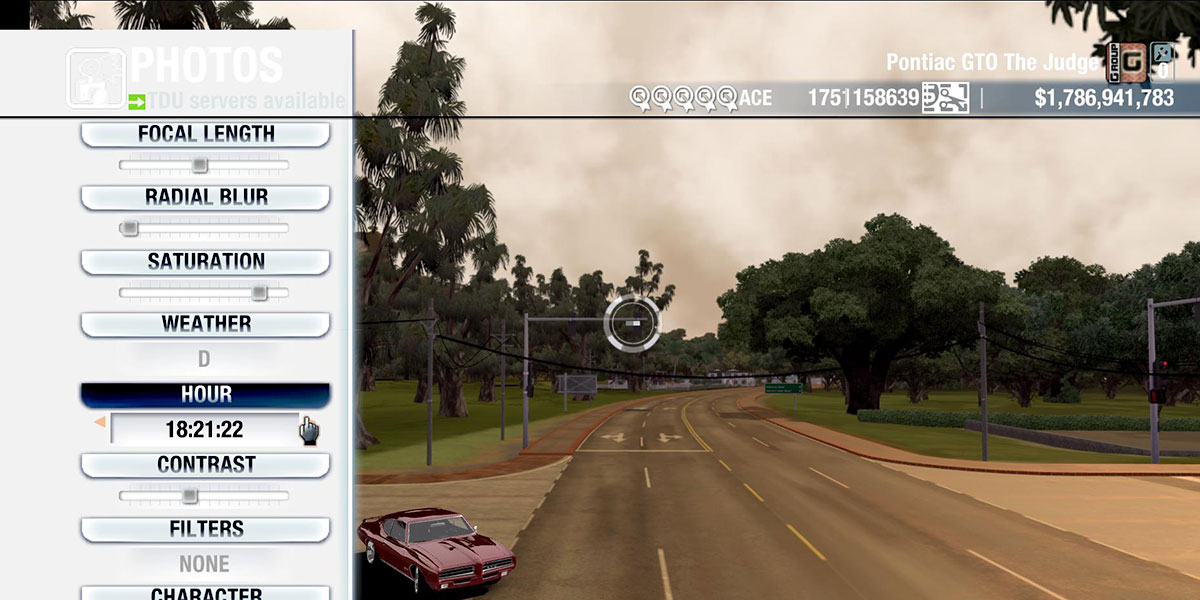Select the Character option

point(205,594)
